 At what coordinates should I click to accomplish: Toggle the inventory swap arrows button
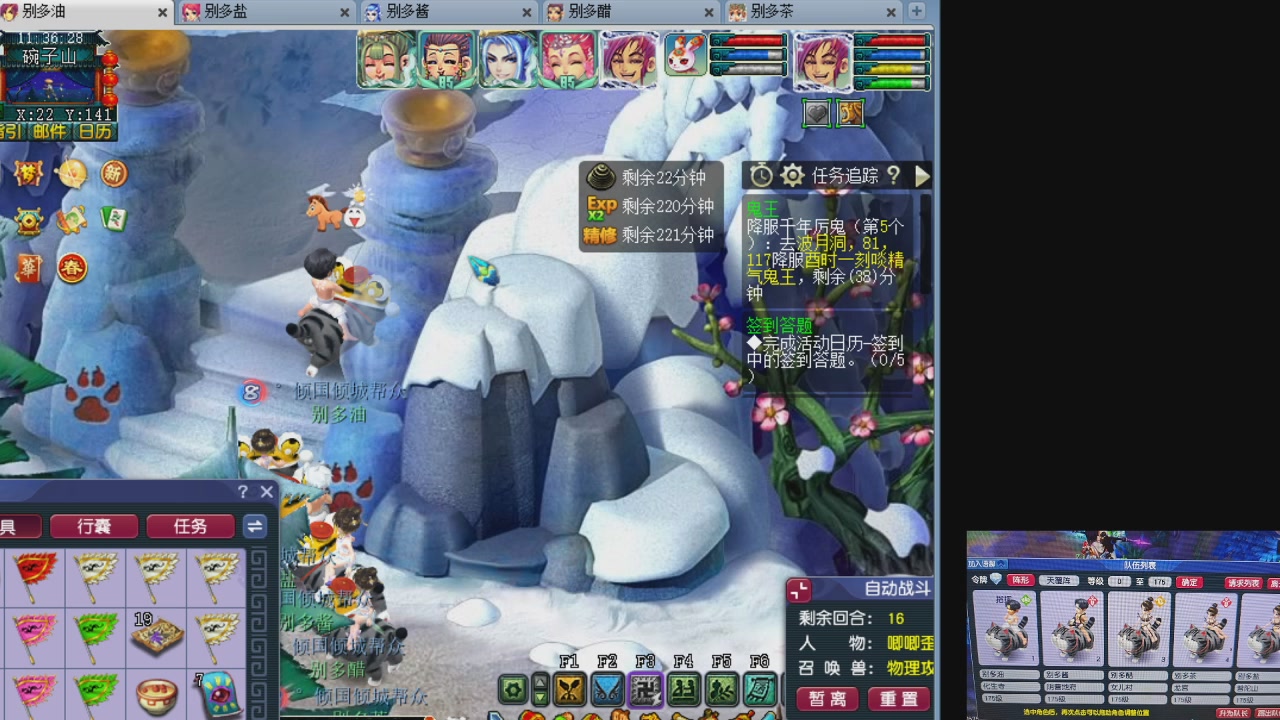click(x=254, y=526)
